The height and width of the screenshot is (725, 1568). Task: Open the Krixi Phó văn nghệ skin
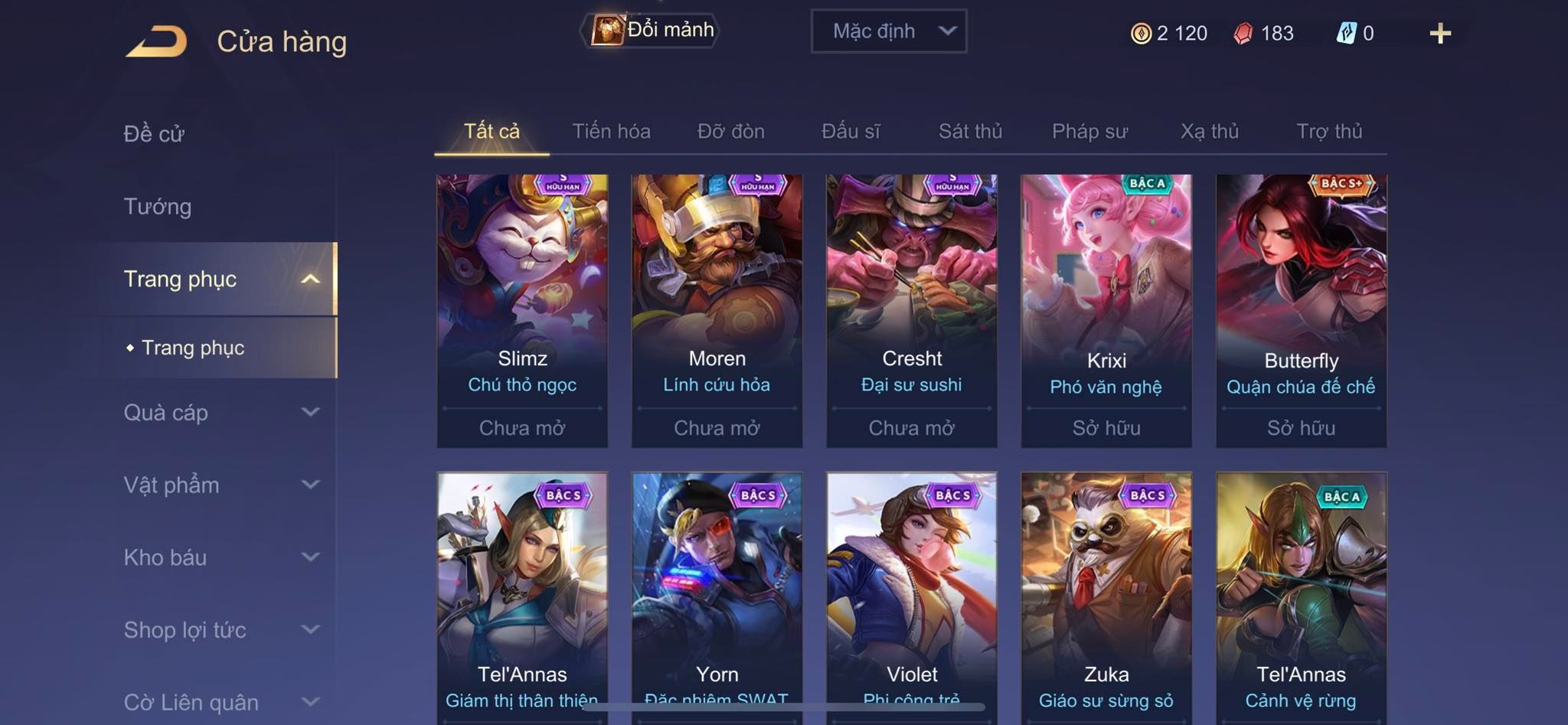point(1106,310)
